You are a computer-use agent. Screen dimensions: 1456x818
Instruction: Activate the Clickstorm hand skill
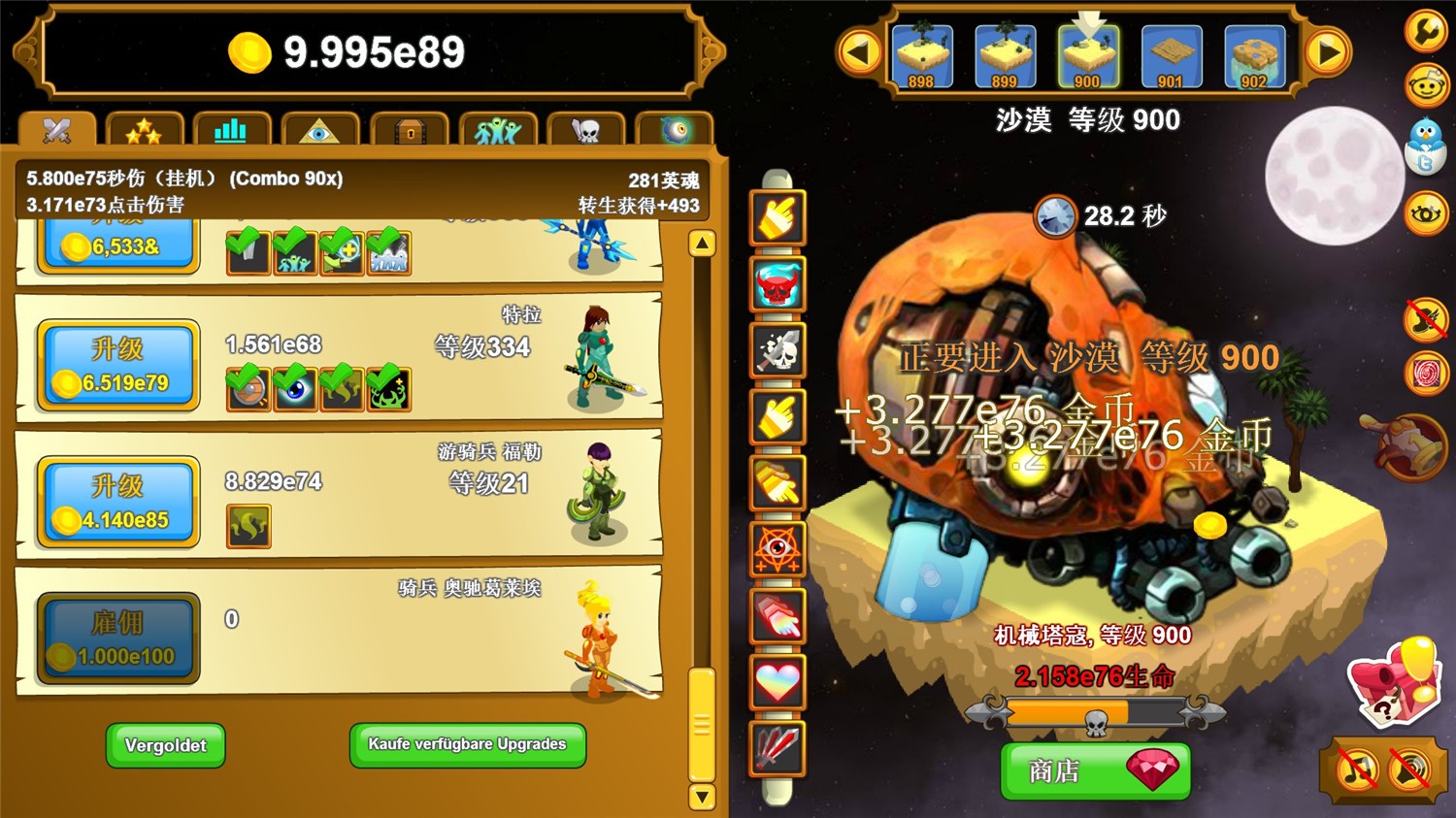[777, 215]
